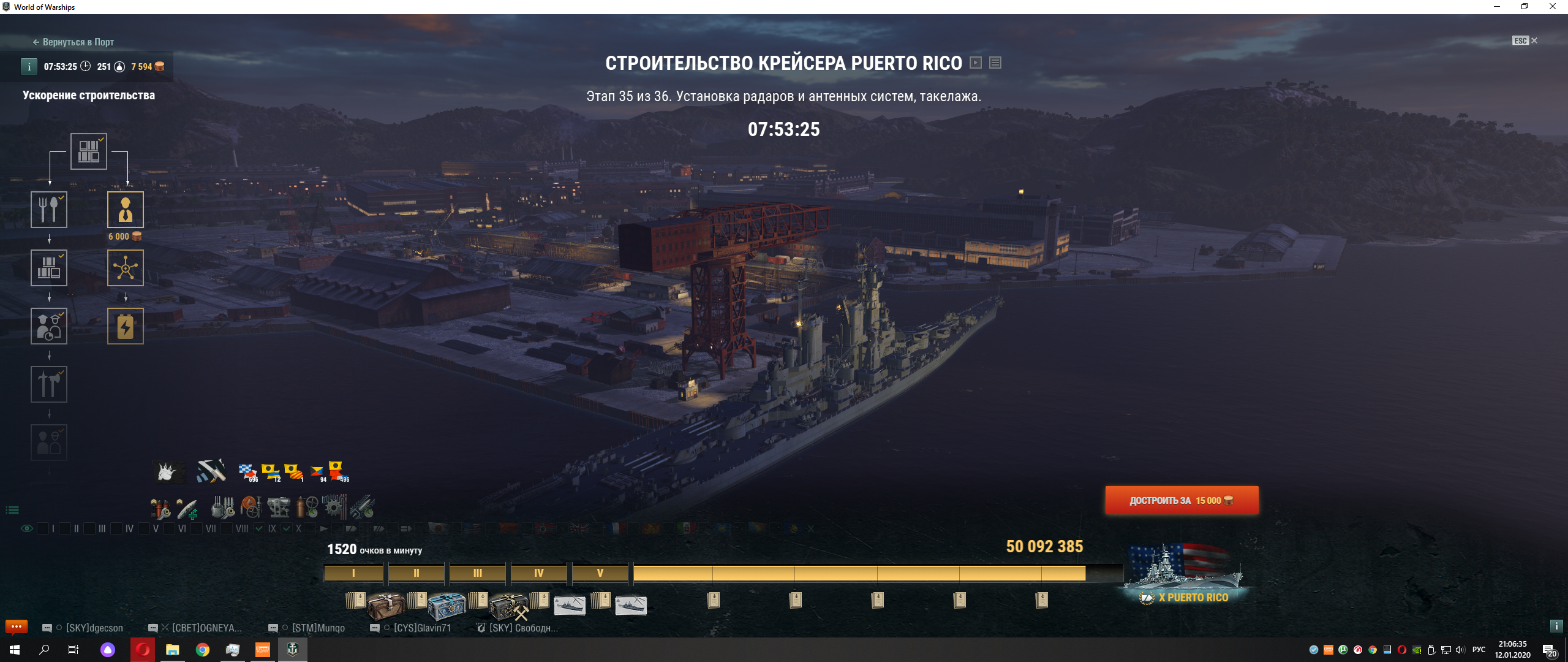Open the blue supercontainer reward

(447, 606)
